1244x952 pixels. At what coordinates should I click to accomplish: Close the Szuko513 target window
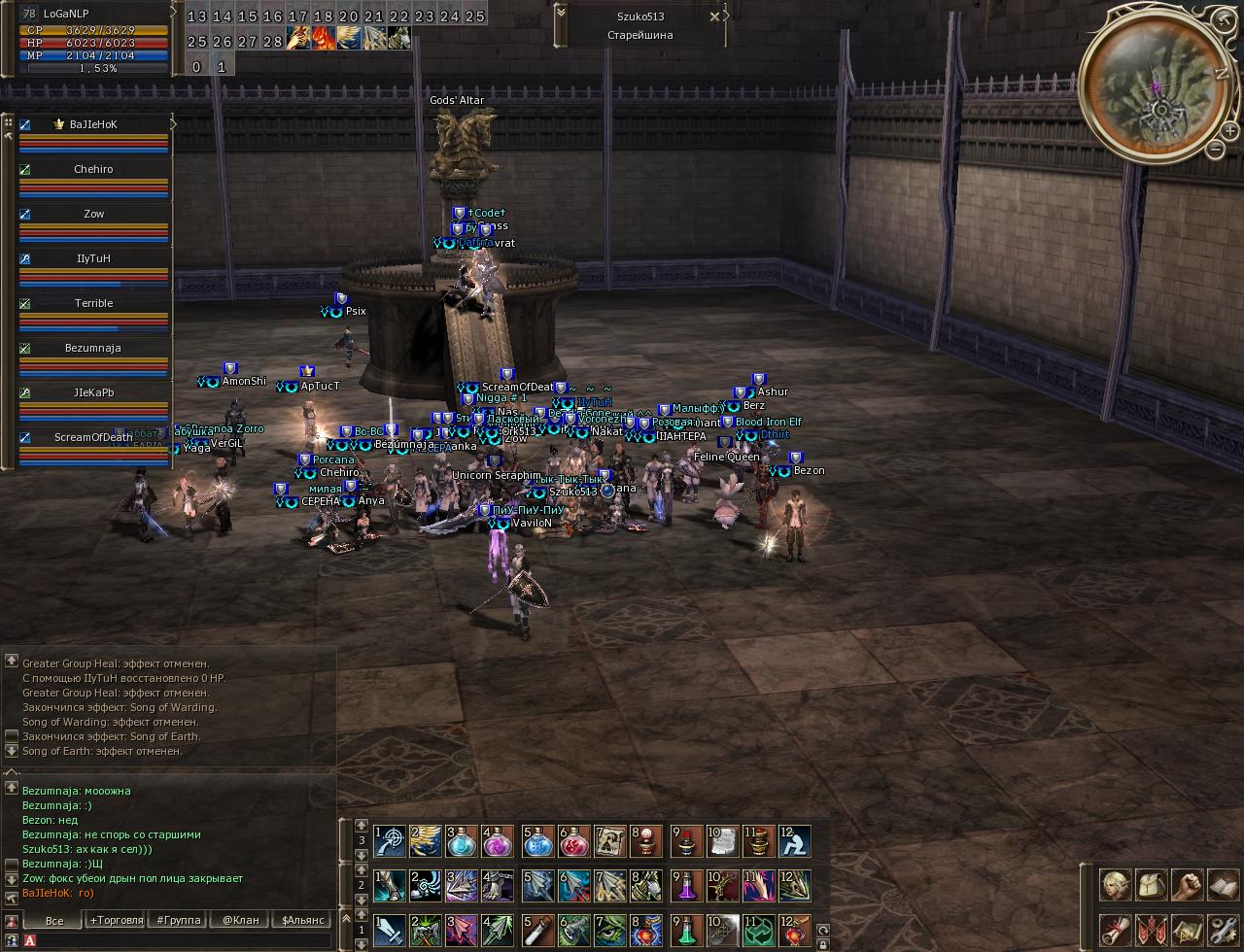715,17
